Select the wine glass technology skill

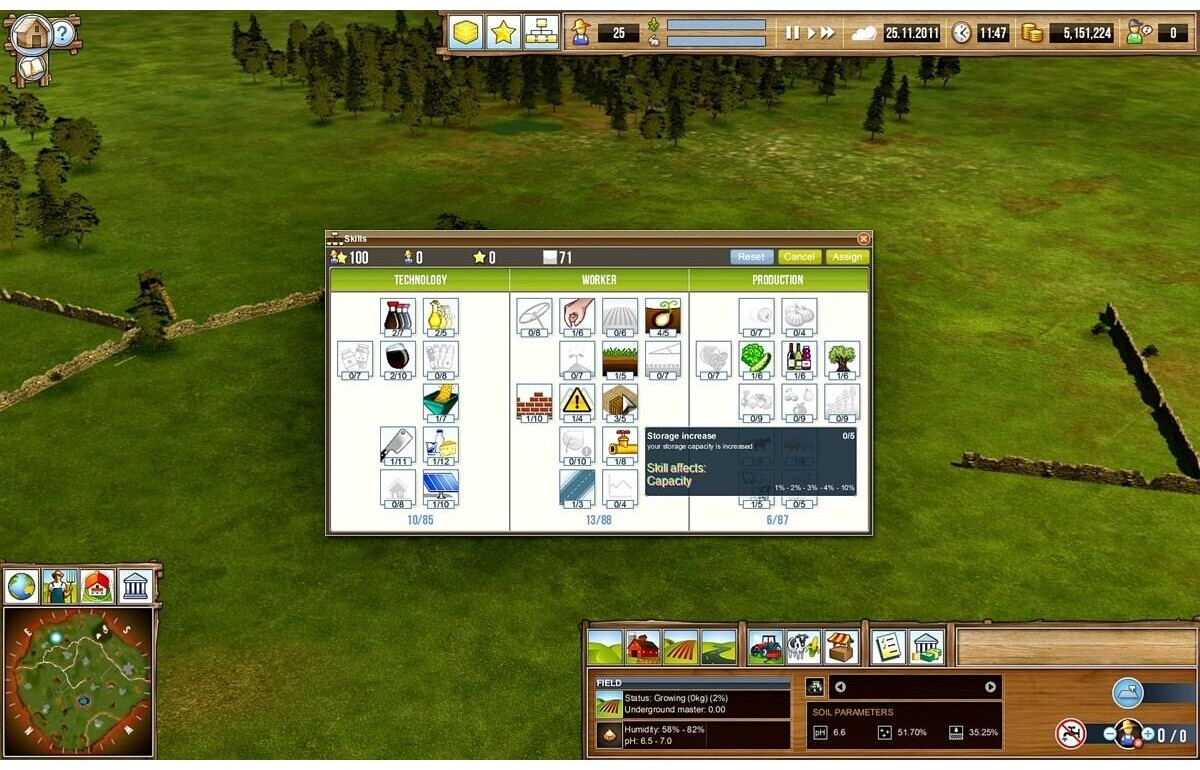pyautogui.click(x=398, y=358)
